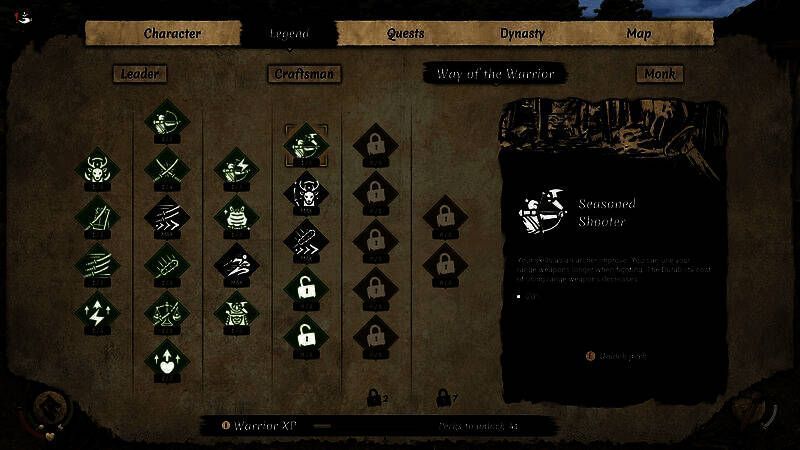Open the Character tab
Image resolution: width=800 pixels, height=450 pixels.
coord(172,33)
